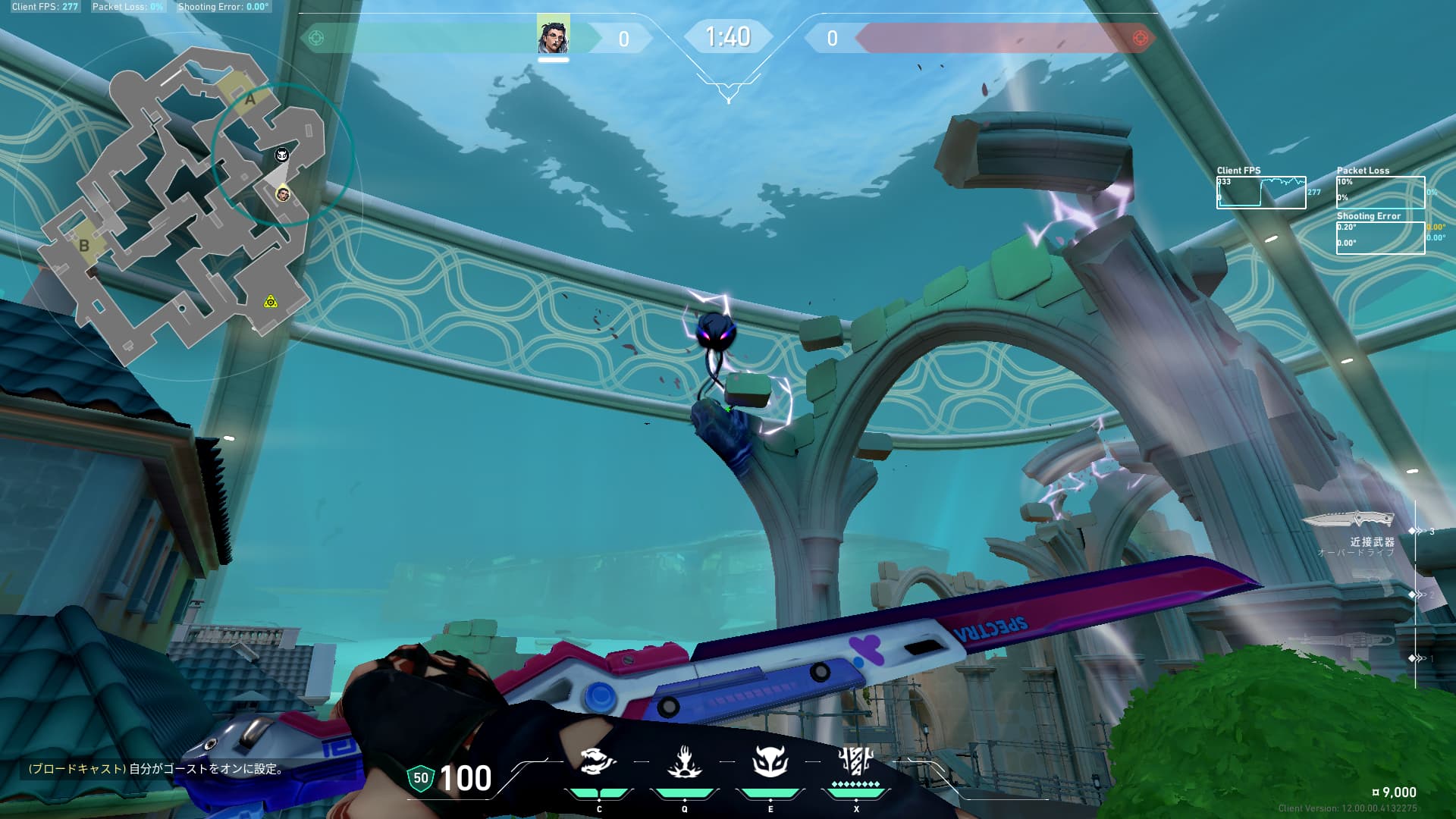Click the B site marker on minimap
The width and height of the screenshot is (1456, 819).
(84, 245)
